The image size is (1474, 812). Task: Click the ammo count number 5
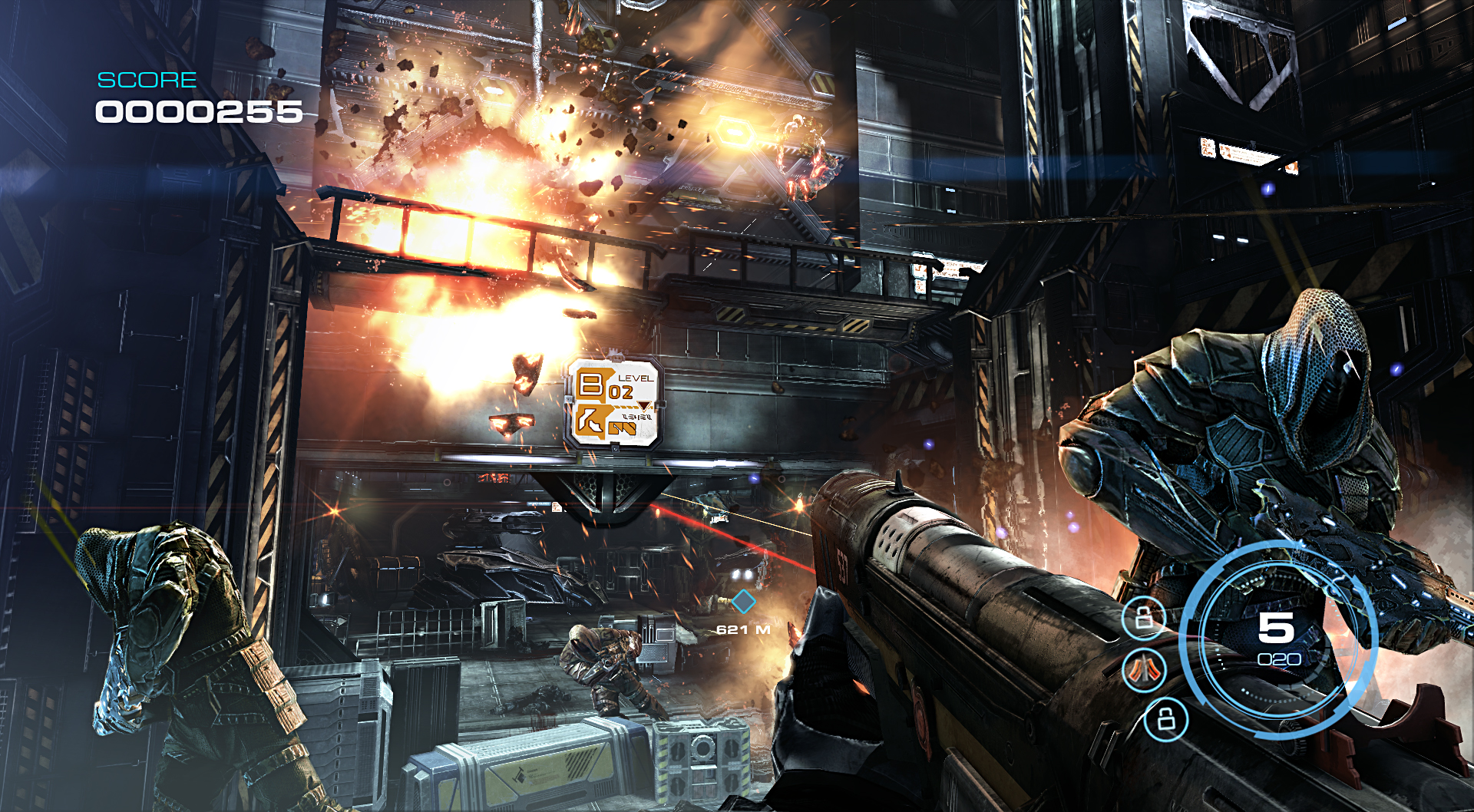(x=1274, y=626)
